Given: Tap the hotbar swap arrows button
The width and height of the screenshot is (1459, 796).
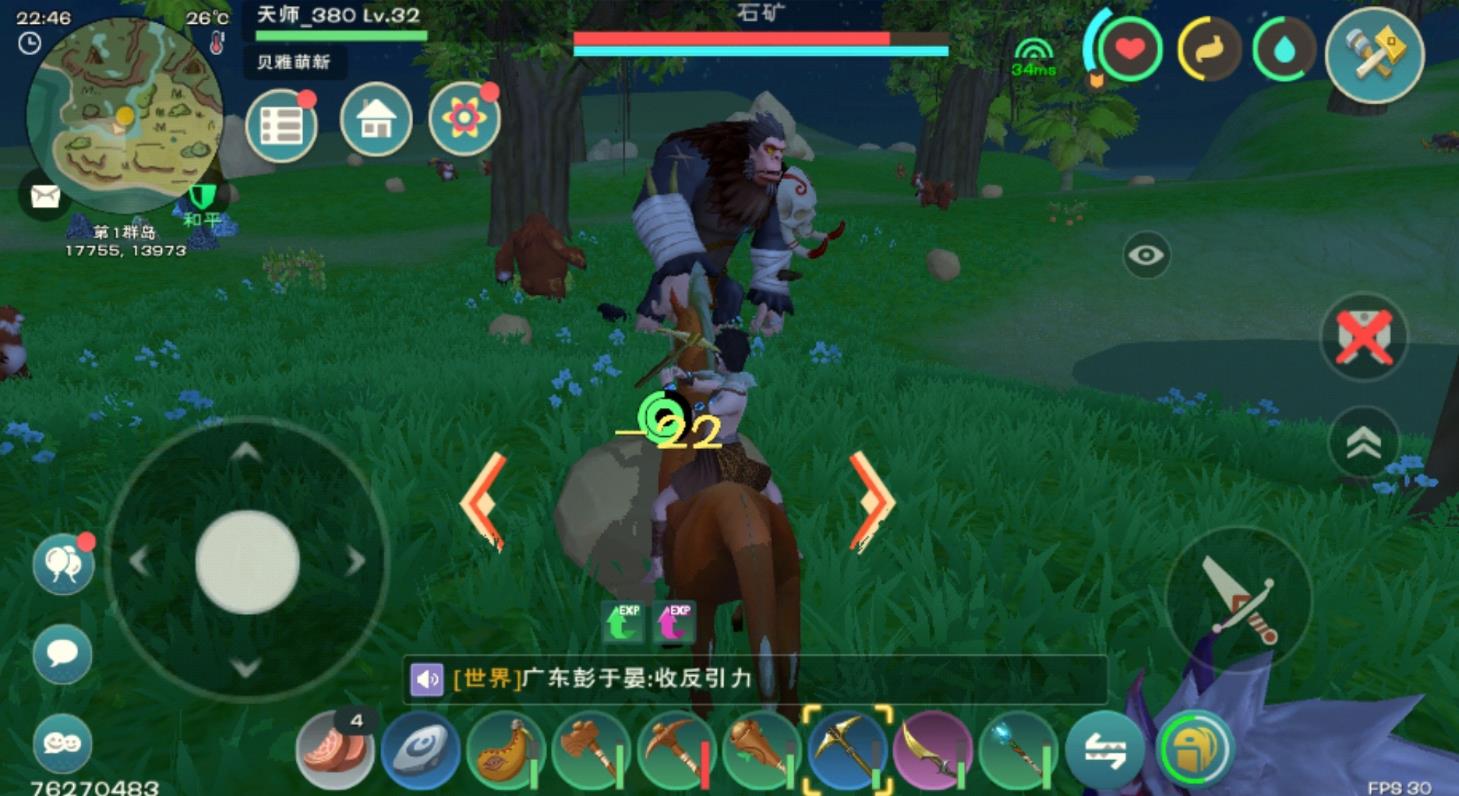Looking at the screenshot, I should pyautogui.click(x=1104, y=751).
